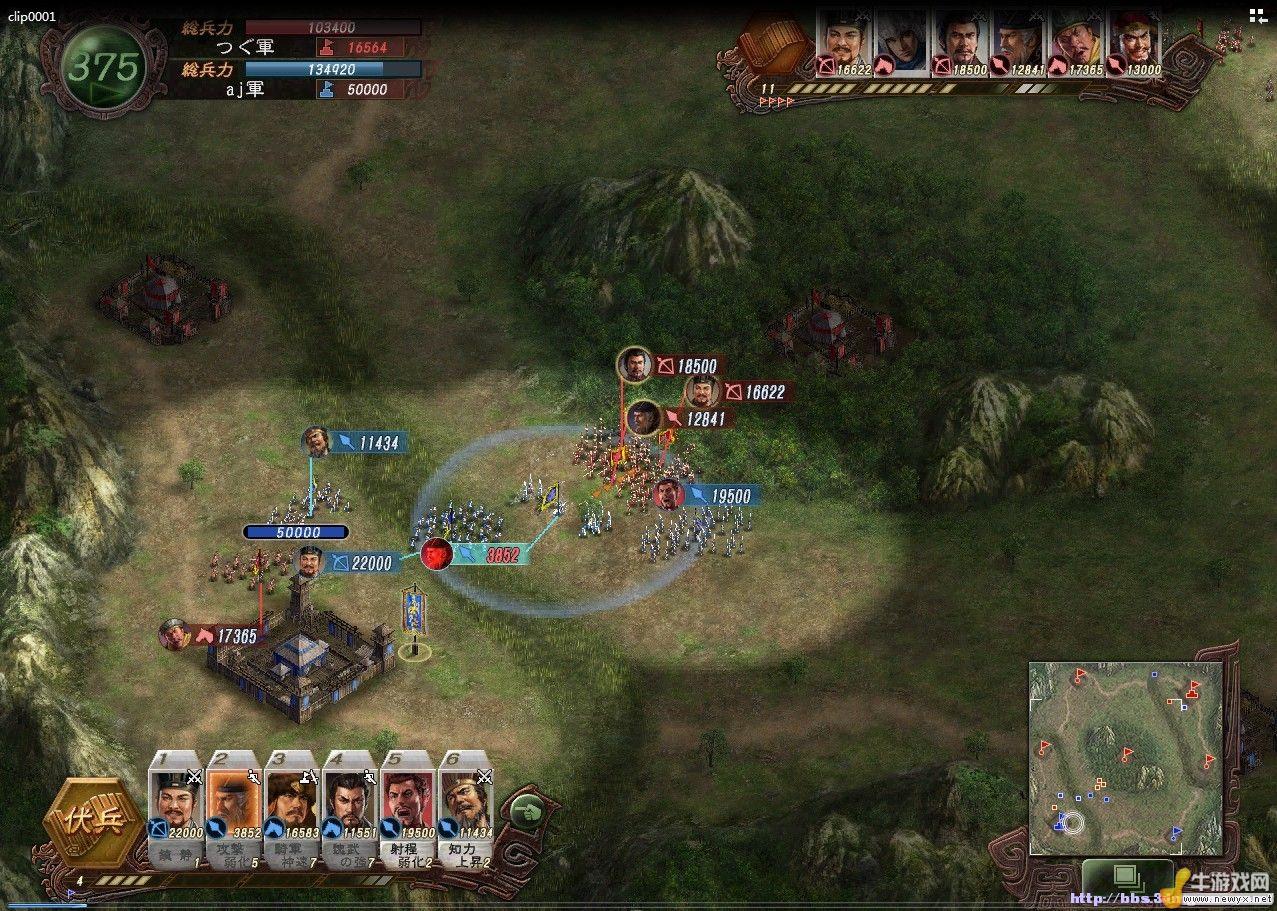Choose general card 6 with 11434 troops
Screen dimensions: 1277x911
click(465, 807)
